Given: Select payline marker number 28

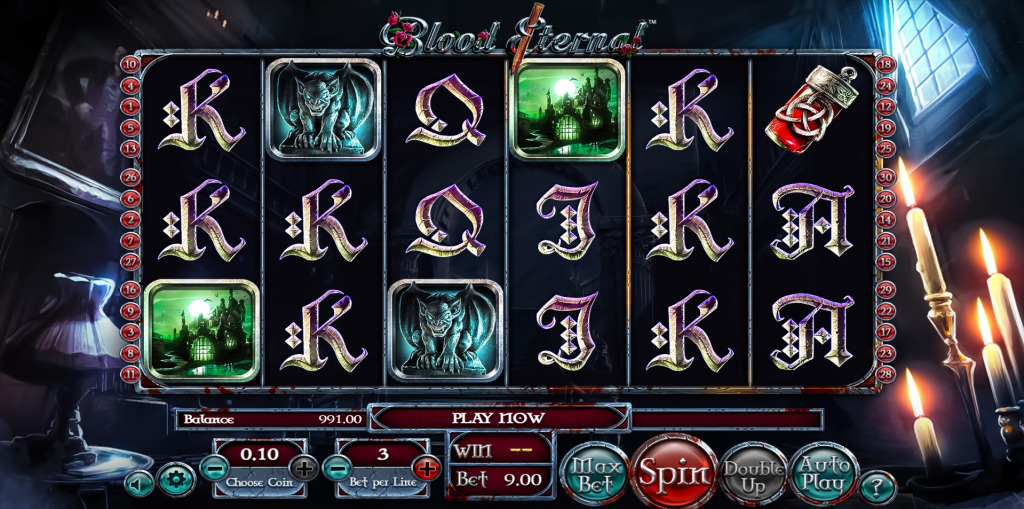Looking at the screenshot, I should (885, 372).
